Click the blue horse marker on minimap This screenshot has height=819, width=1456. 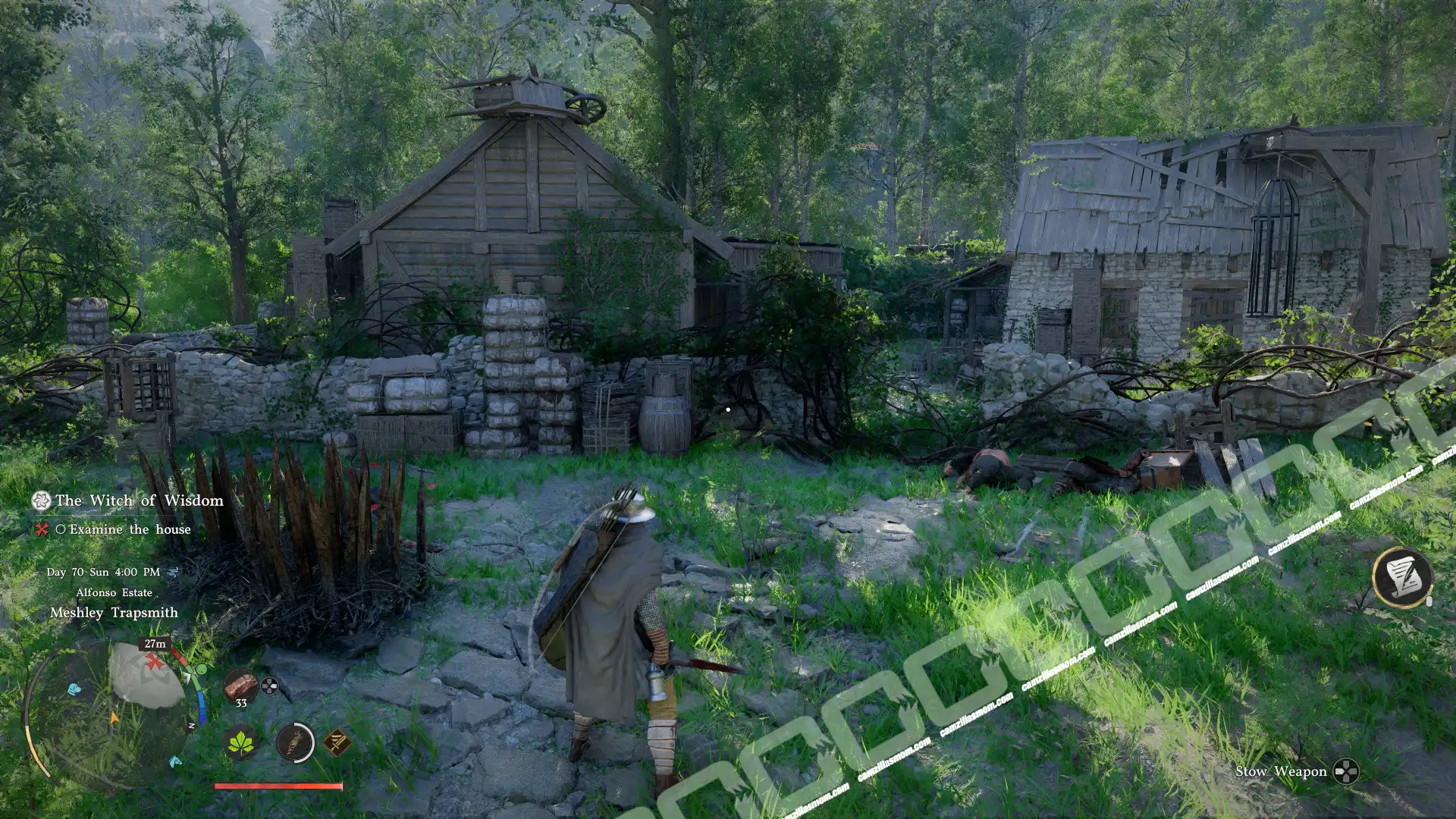pos(175,761)
